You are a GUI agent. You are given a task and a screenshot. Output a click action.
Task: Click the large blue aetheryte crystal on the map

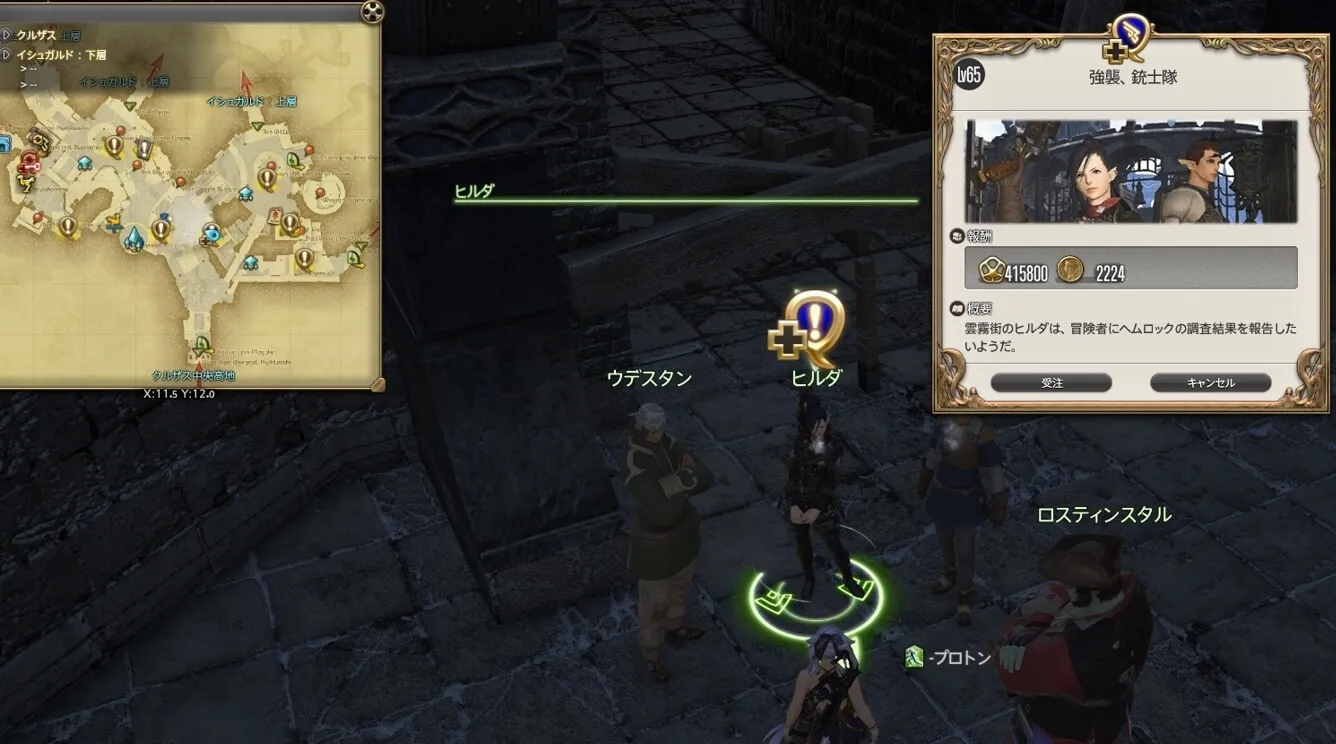click(133, 238)
